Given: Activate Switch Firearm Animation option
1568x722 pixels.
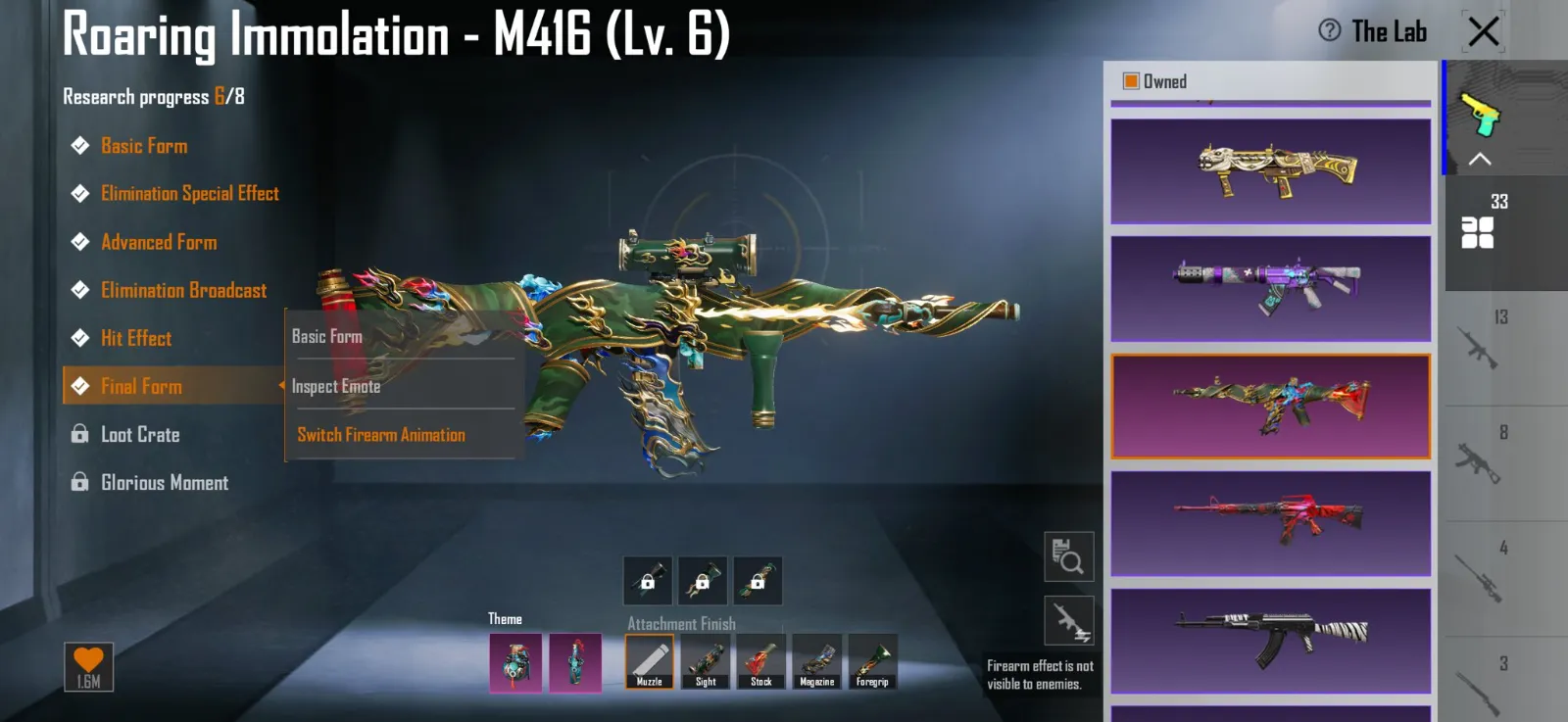Looking at the screenshot, I should 381,434.
